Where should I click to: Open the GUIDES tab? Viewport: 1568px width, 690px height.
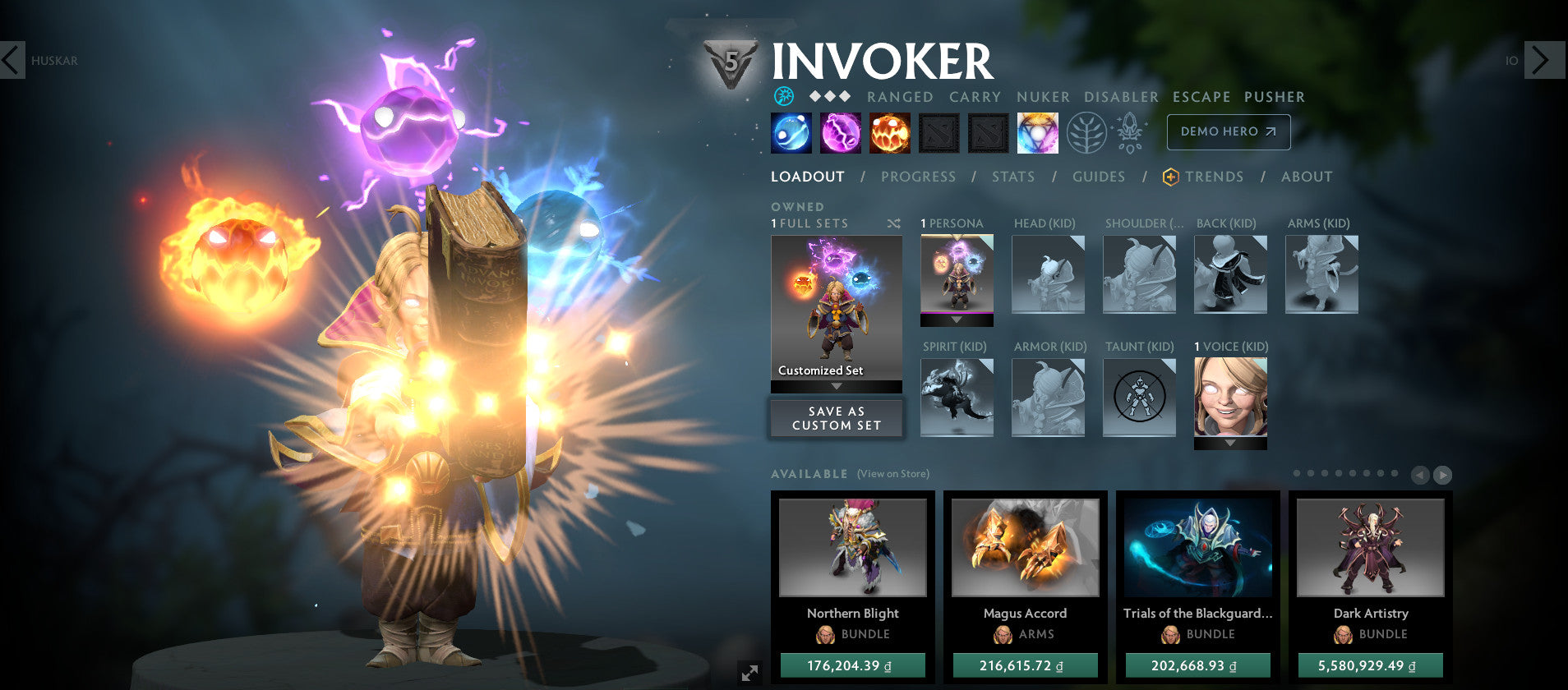[1099, 176]
